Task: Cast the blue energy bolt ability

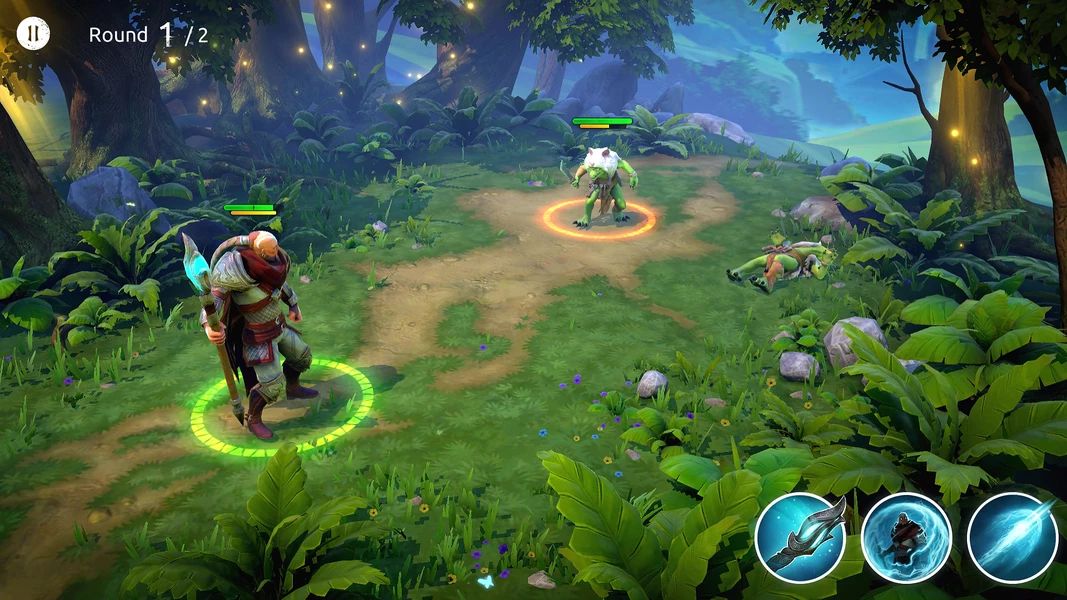Action: [1012, 537]
